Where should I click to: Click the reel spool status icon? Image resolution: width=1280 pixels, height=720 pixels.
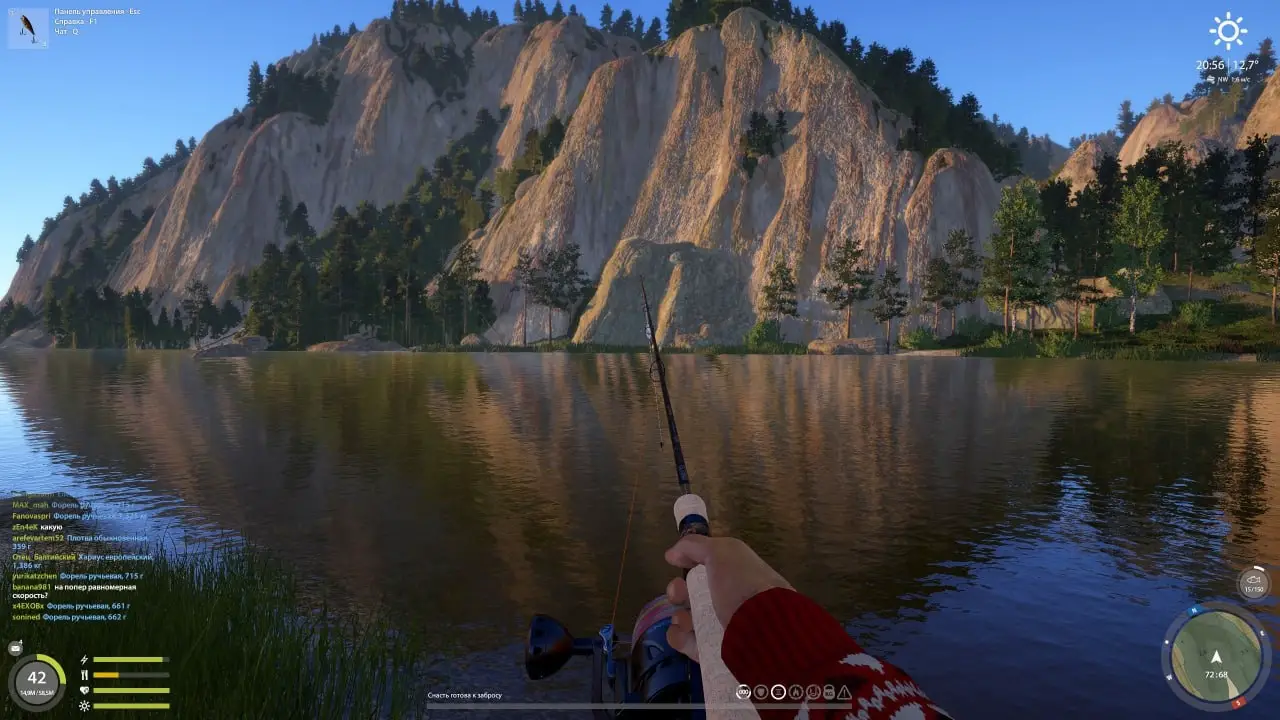point(743,692)
